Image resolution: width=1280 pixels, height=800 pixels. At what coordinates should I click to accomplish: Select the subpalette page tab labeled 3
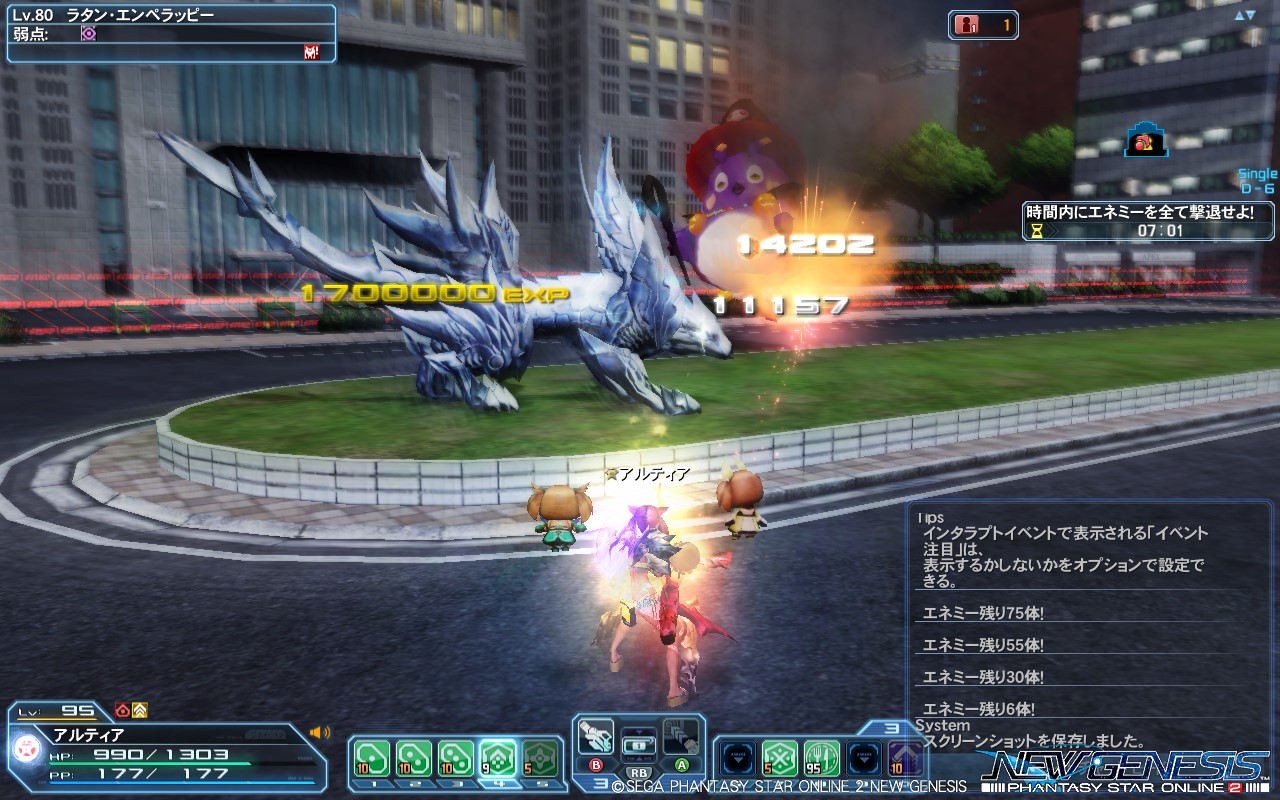(x=890, y=729)
